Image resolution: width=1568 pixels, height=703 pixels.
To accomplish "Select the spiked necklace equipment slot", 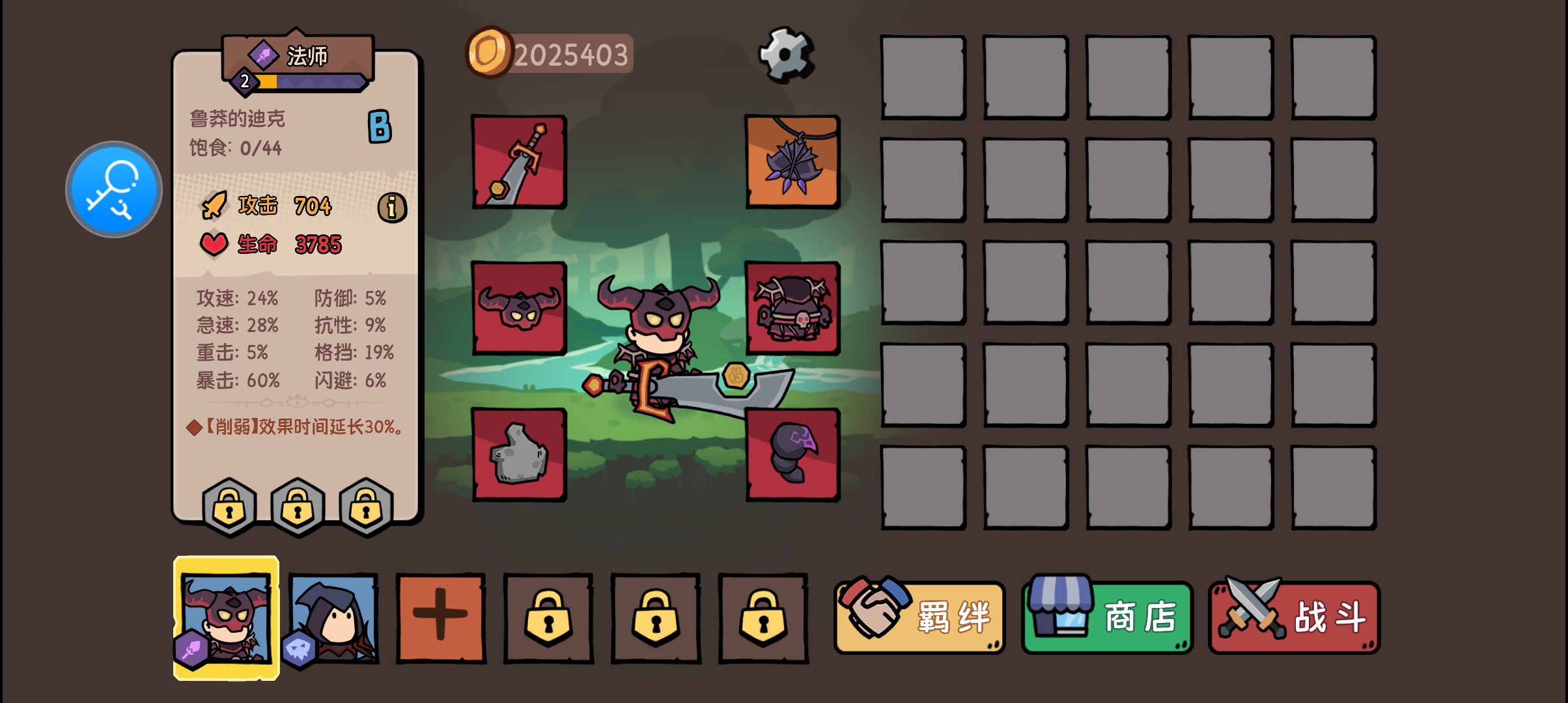I will (792, 162).
